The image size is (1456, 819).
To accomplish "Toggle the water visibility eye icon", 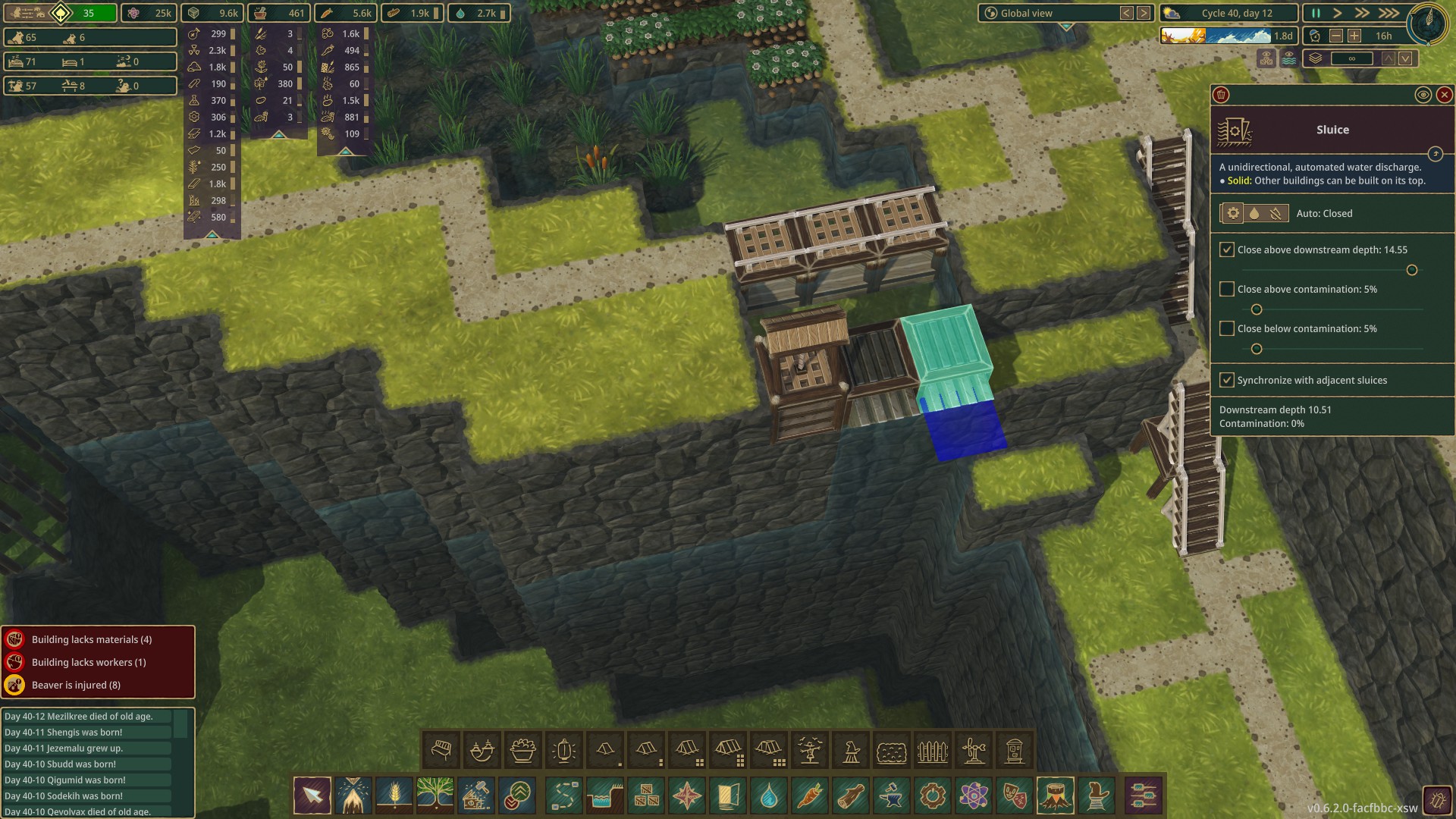I will pos(1289,57).
